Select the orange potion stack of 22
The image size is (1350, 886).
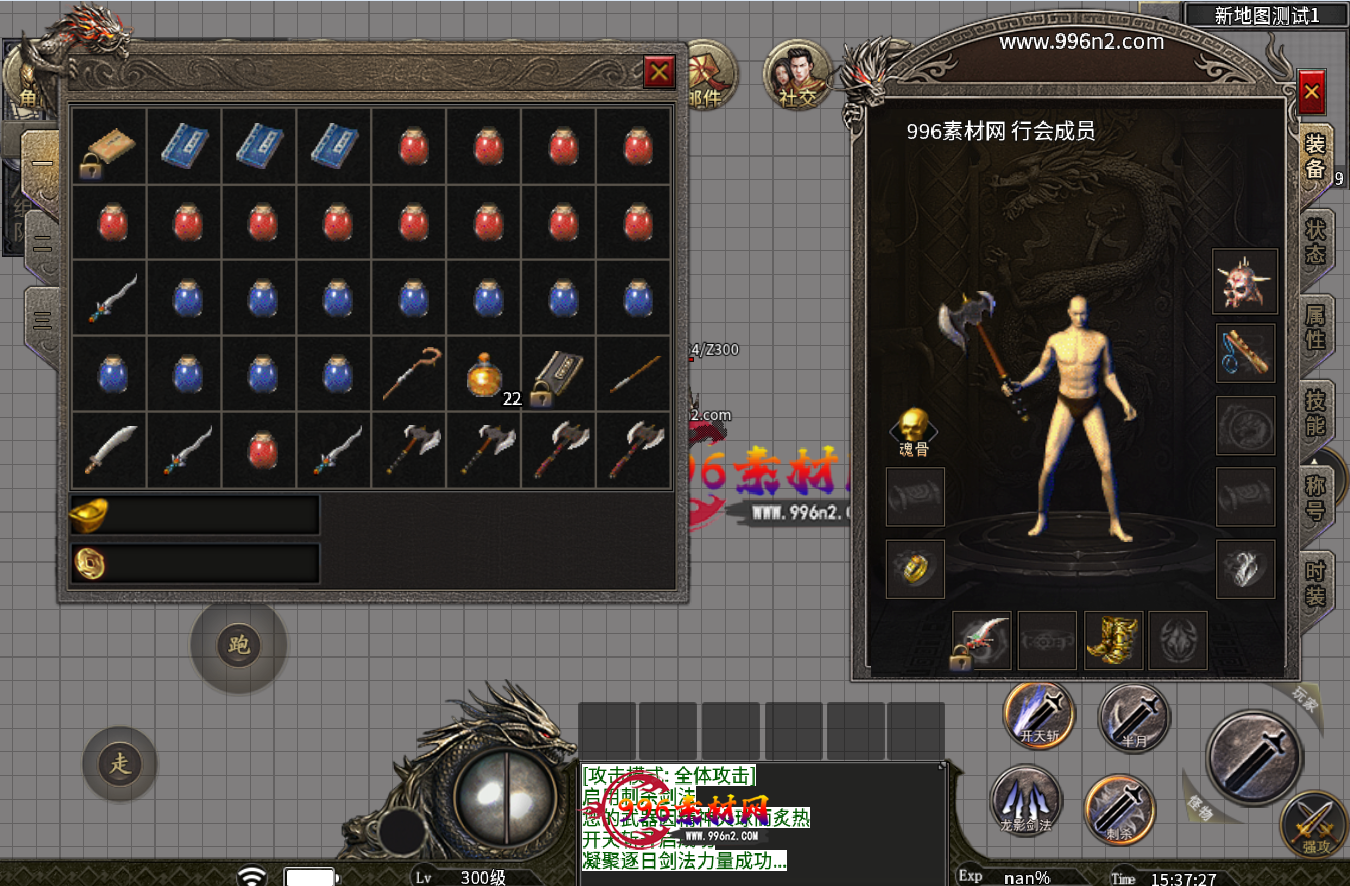point(485,374)
